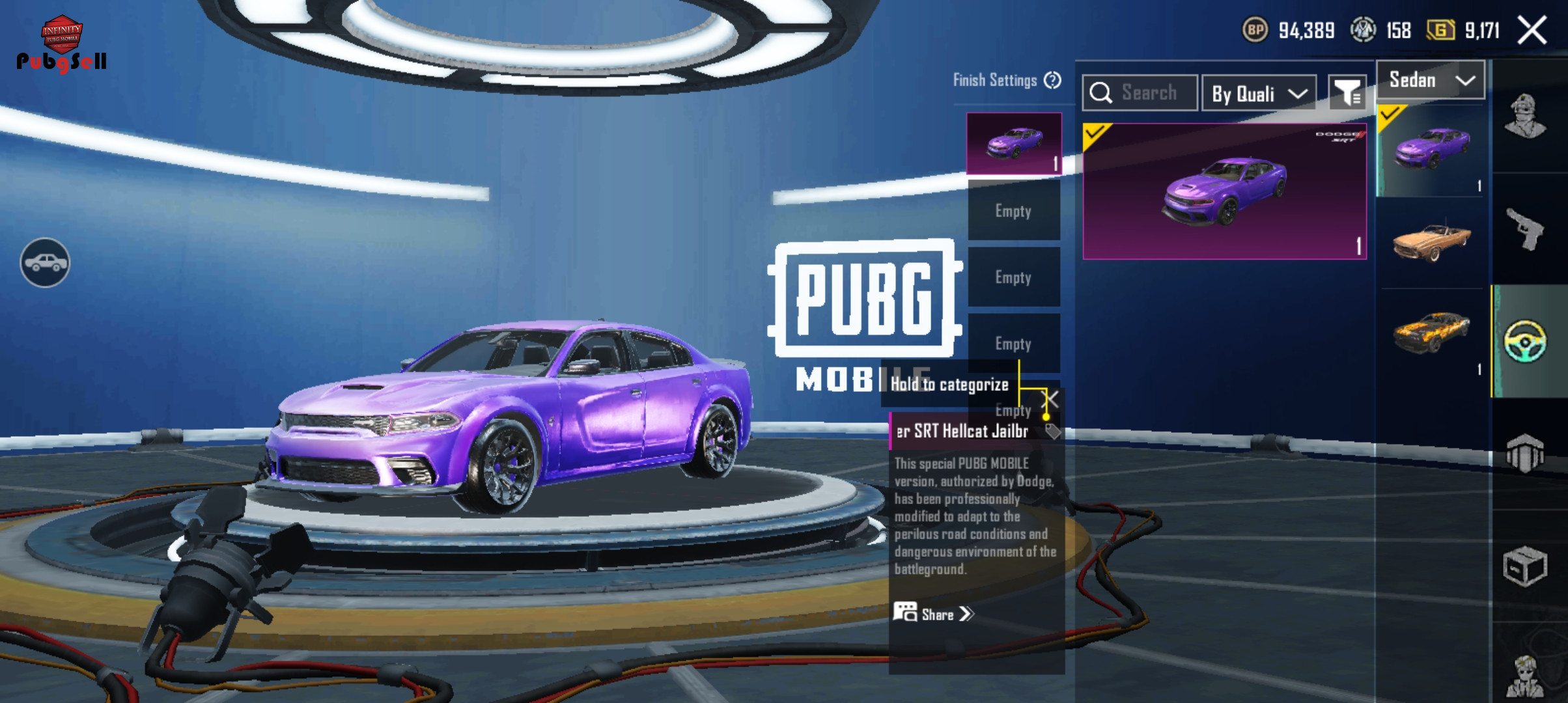1568x703 pixels.
Task: Close the item description tooltip
Action: coord(1051,398)
